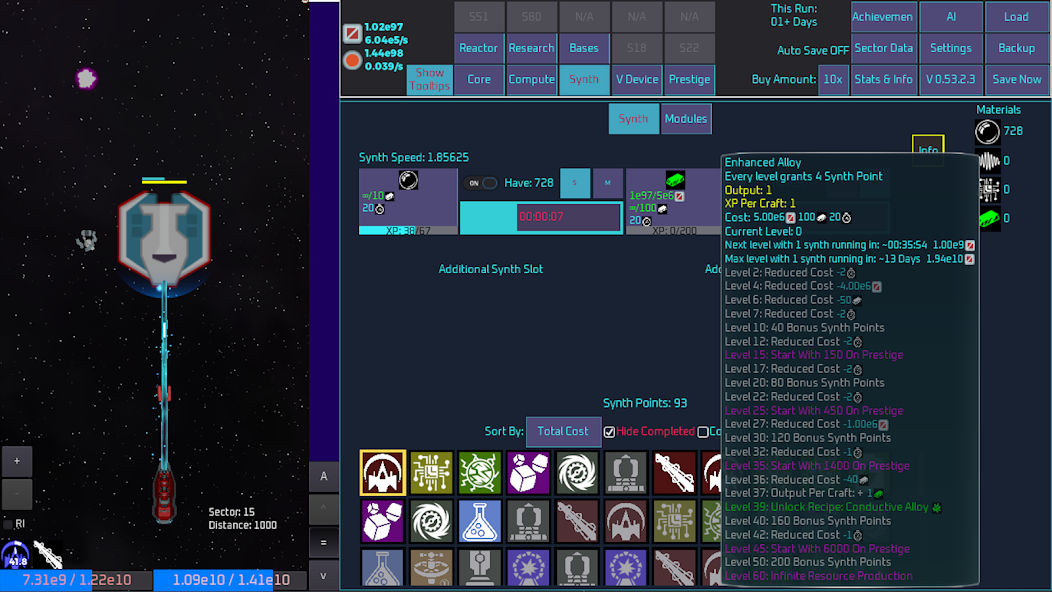Image resolution: width=1052 pixels, height=592 pixels.
Task: Open the Backup menu
Action: pyautogui.click(x=1017, y=48)
